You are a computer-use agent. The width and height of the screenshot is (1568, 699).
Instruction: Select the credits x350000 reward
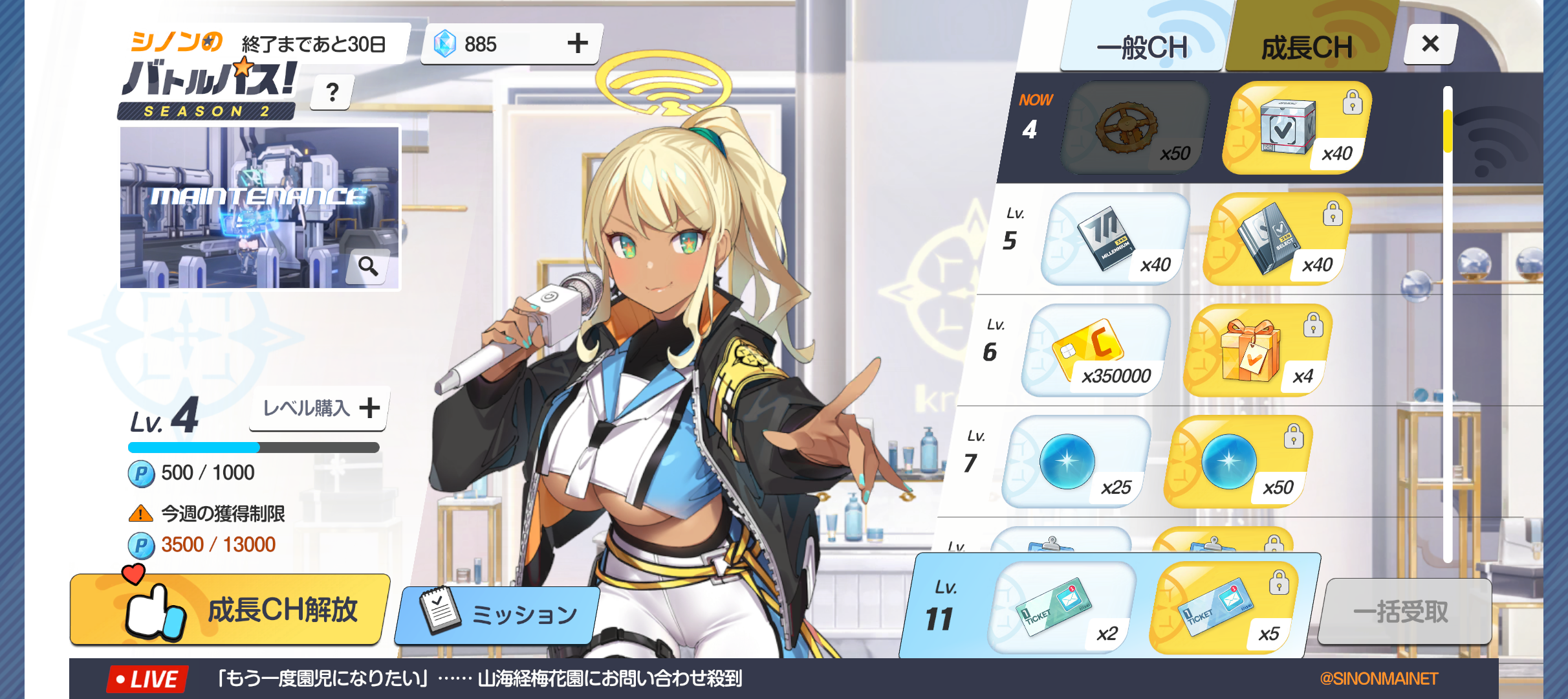pyautogui.click(x=1096, y=350)
